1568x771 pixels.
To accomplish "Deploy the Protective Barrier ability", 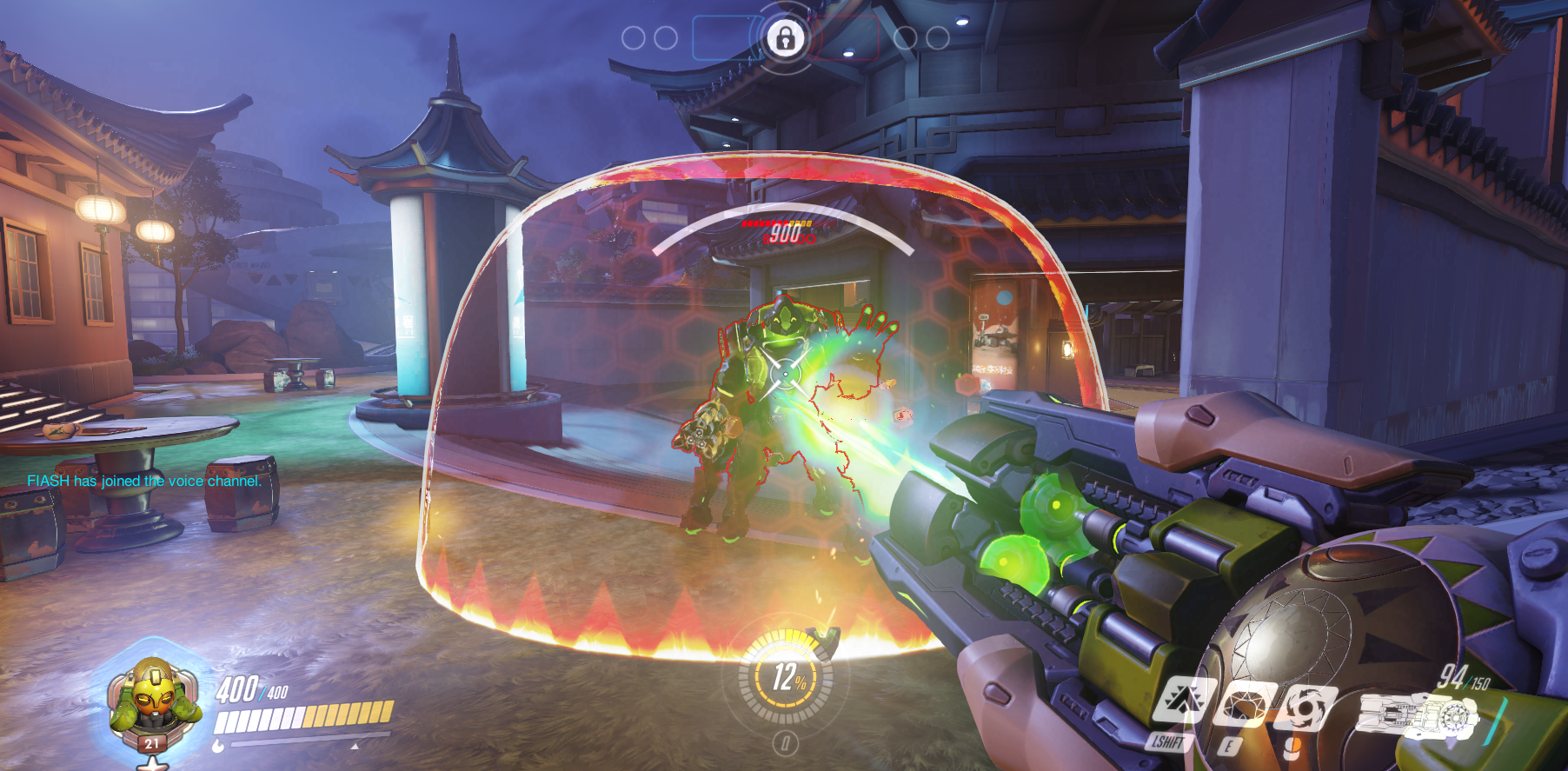I will [1246, 705].
